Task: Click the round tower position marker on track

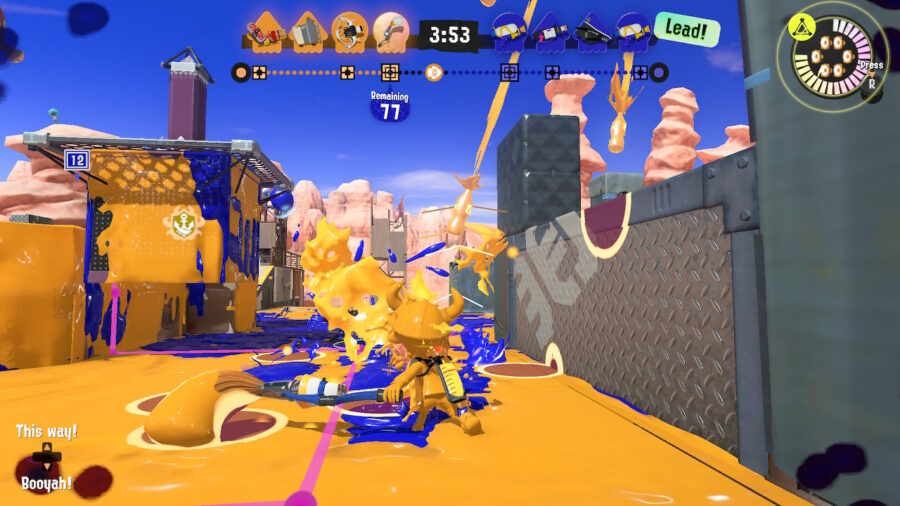Action: coord(433,72)
